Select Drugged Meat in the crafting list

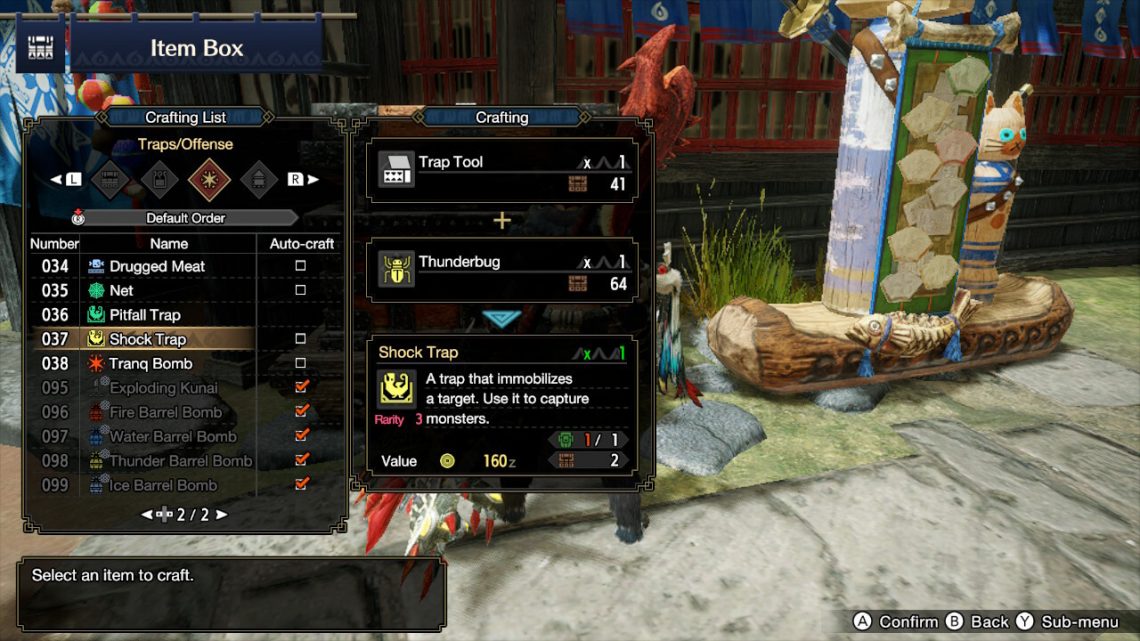[x=157, y=266]
